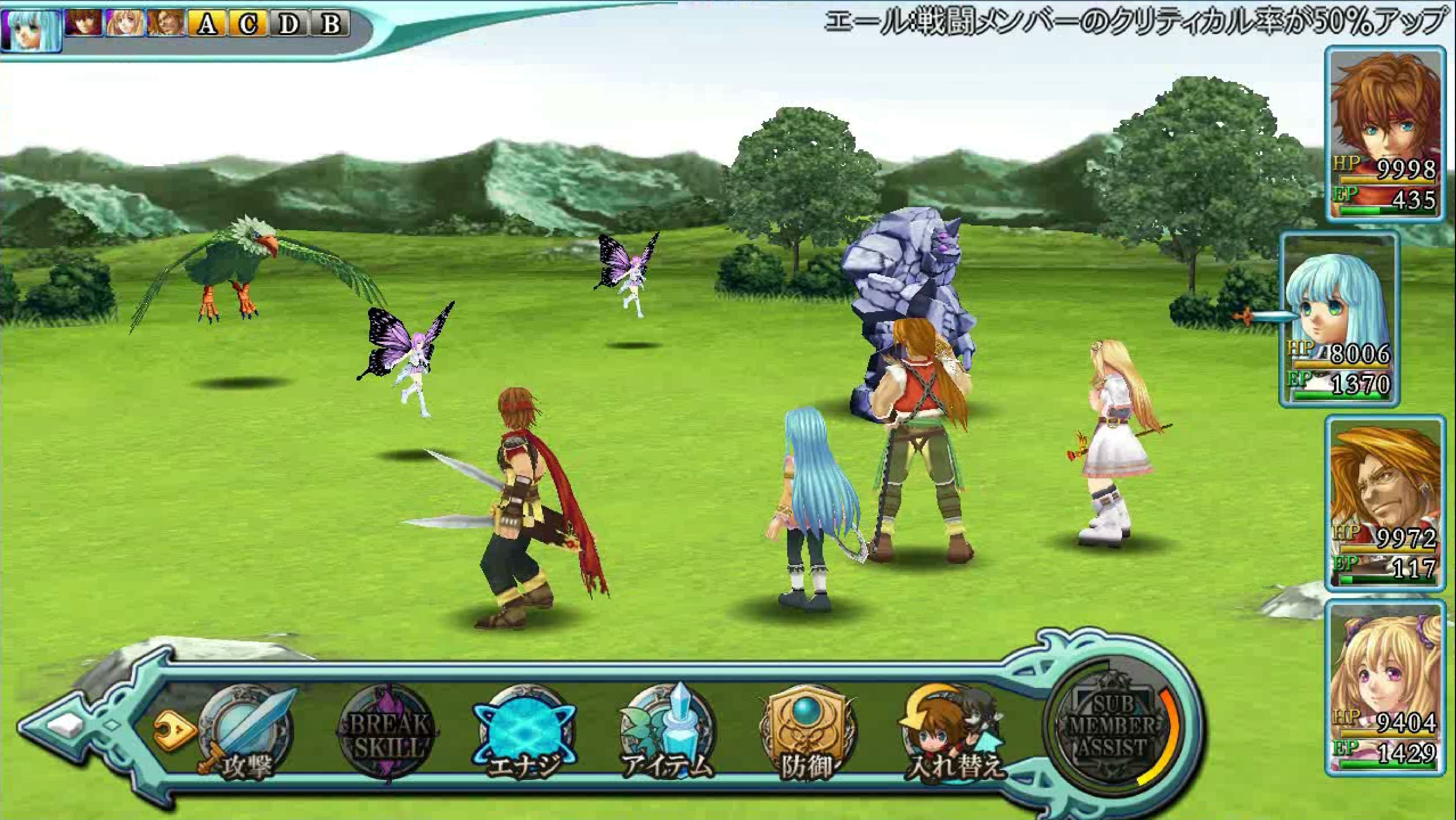Select the blonde girl portrait with 9404 HP
The height and width of the screenshot is (820, 1456).
coord(1385,688)
